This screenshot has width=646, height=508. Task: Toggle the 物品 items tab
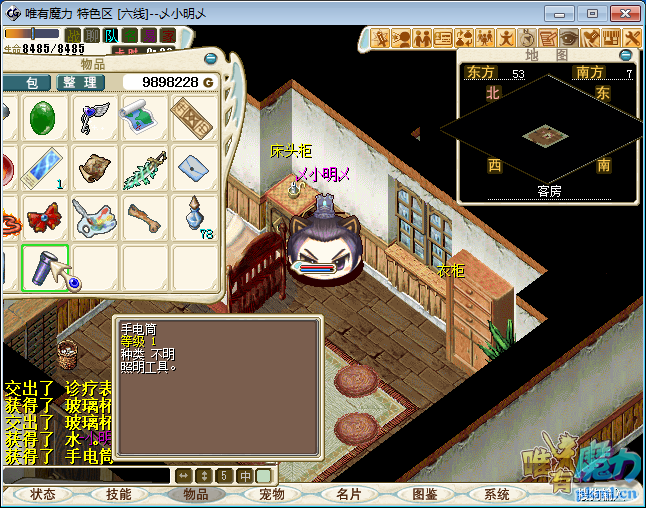195,494
